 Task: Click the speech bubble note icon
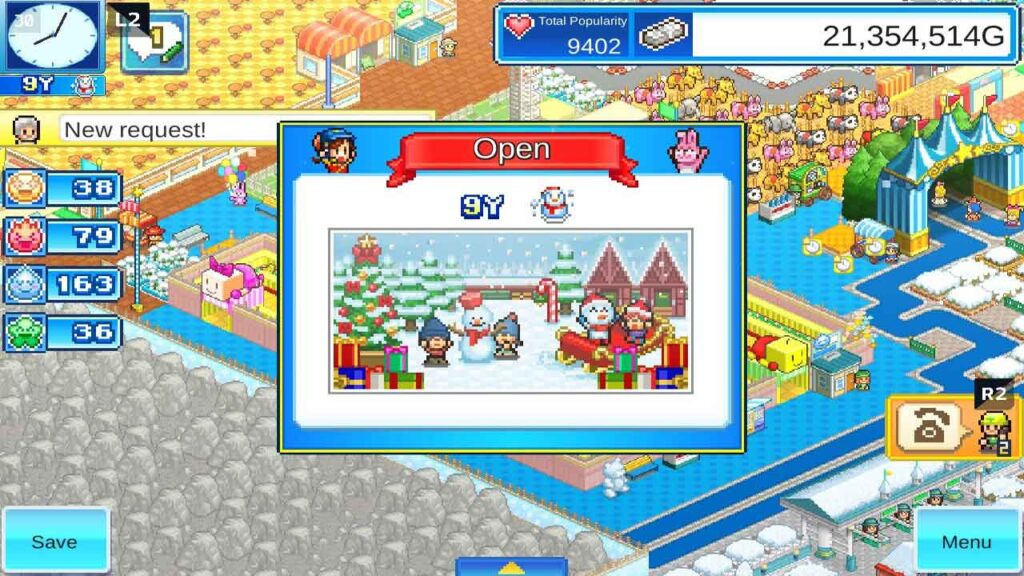[x=155, y=43]
